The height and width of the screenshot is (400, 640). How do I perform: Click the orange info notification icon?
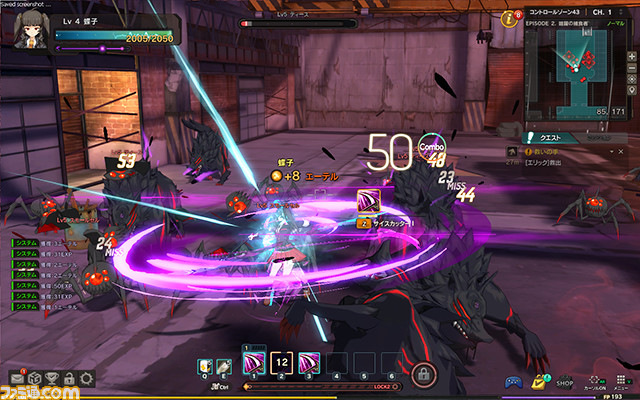point(508,18)
